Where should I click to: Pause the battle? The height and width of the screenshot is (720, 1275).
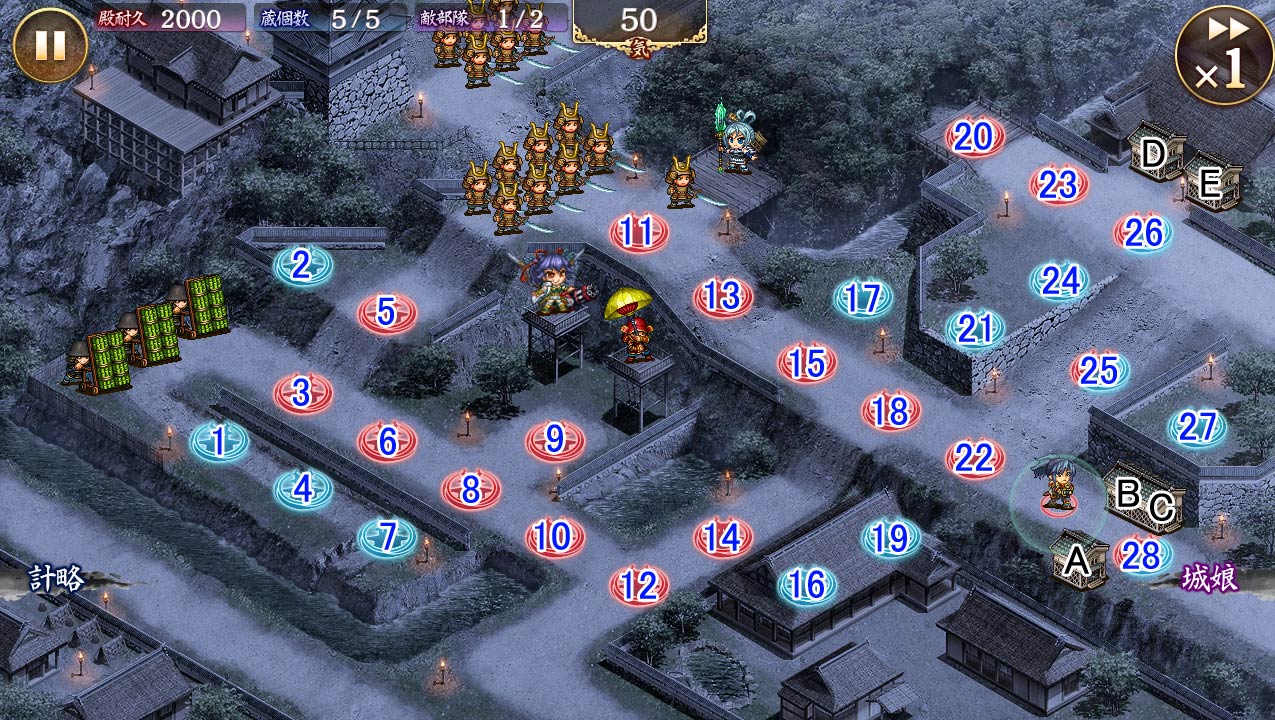tap(50, 45)
